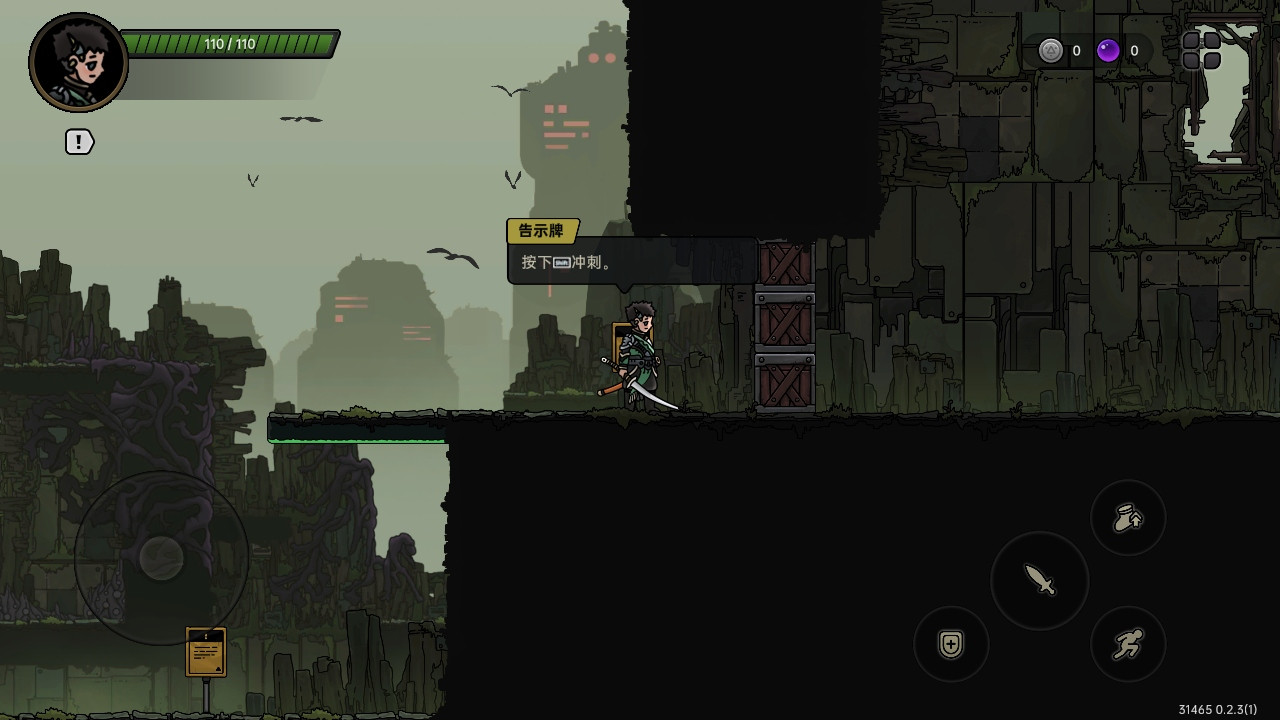Click the hero portrait avatar
This screenshot has height=720, width=1280.
[x=78, y=62]
